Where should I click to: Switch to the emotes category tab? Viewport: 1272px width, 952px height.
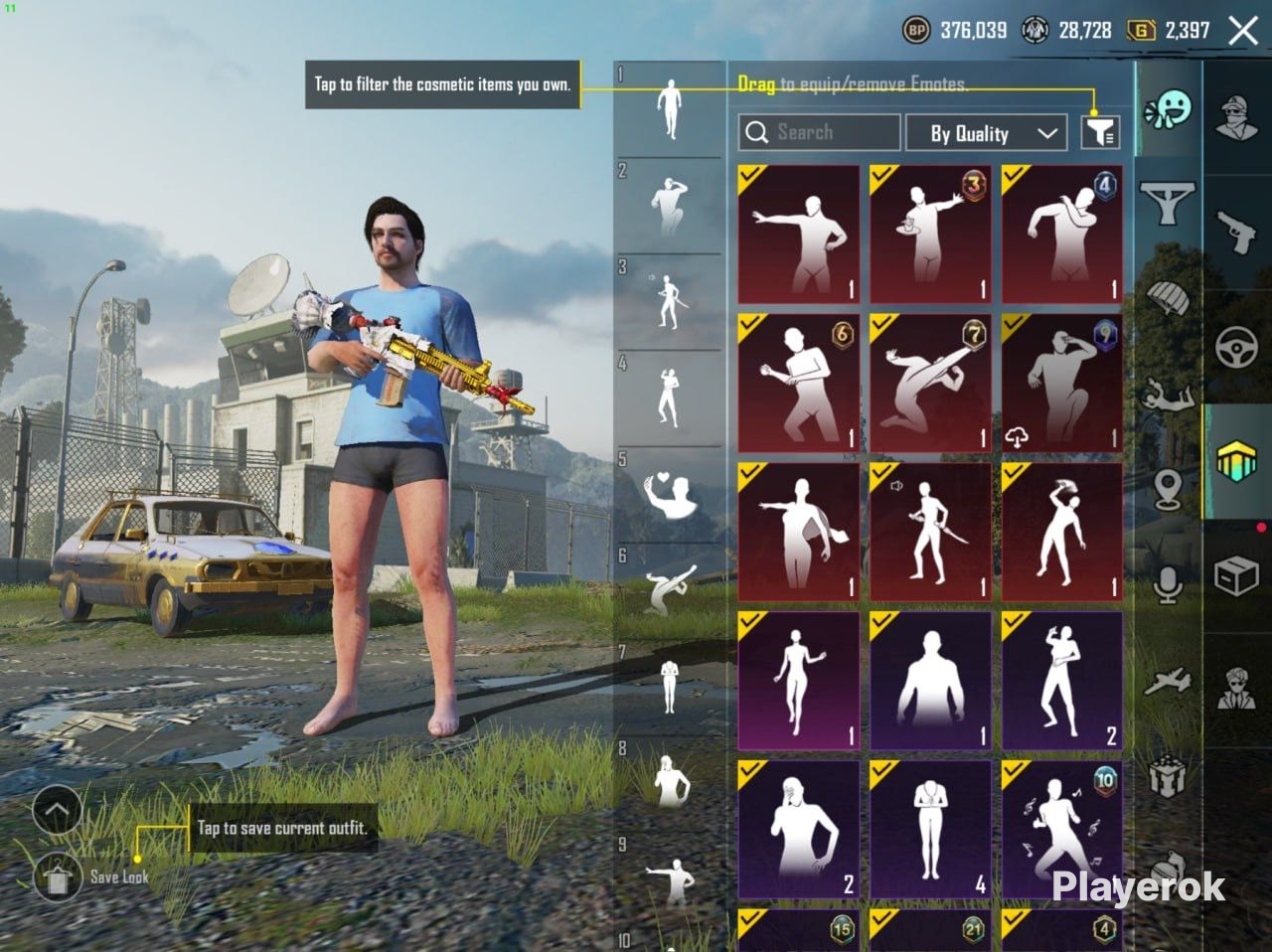tap(1168, 110)
